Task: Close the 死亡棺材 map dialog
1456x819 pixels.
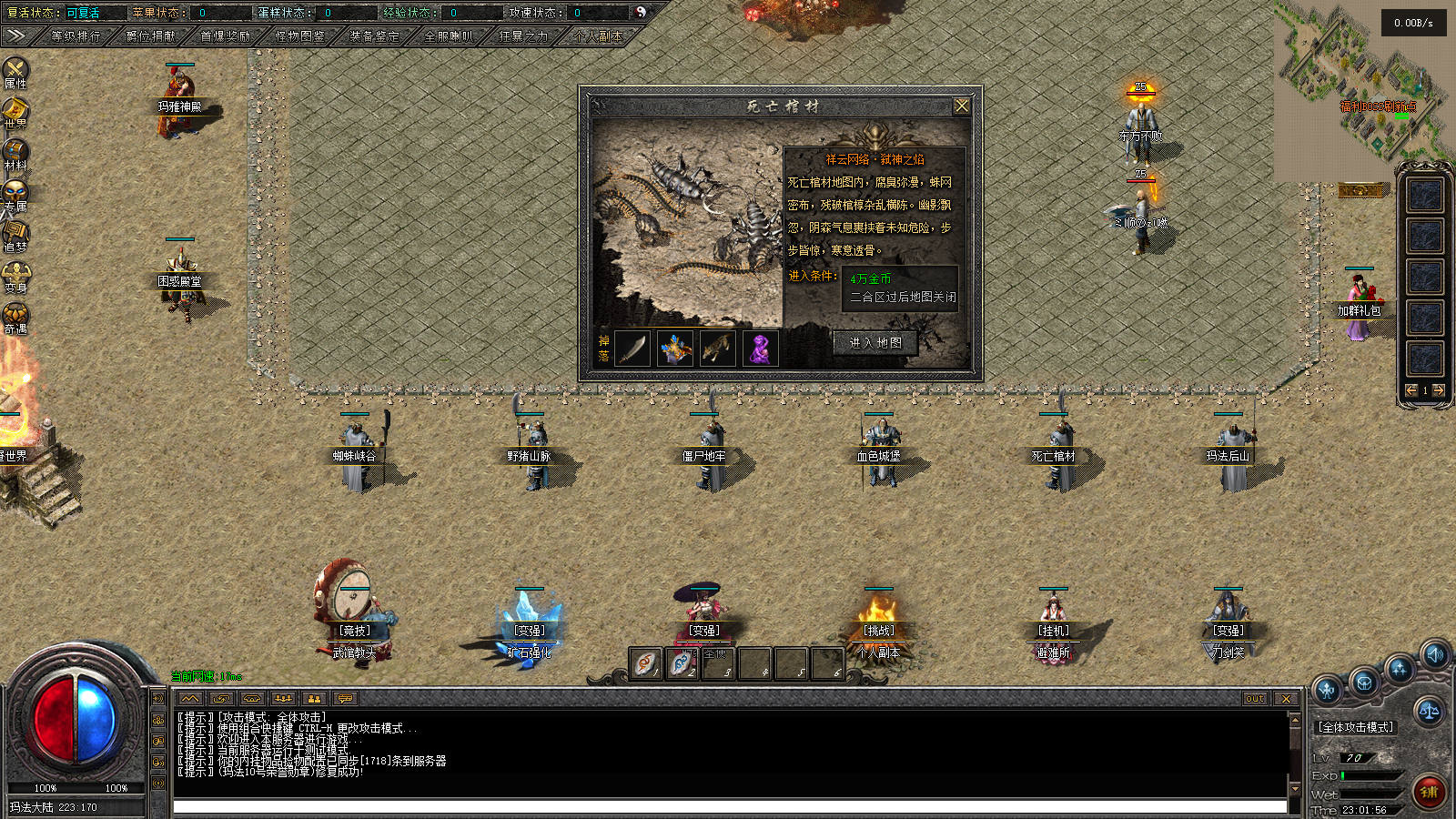Action: 961,106
